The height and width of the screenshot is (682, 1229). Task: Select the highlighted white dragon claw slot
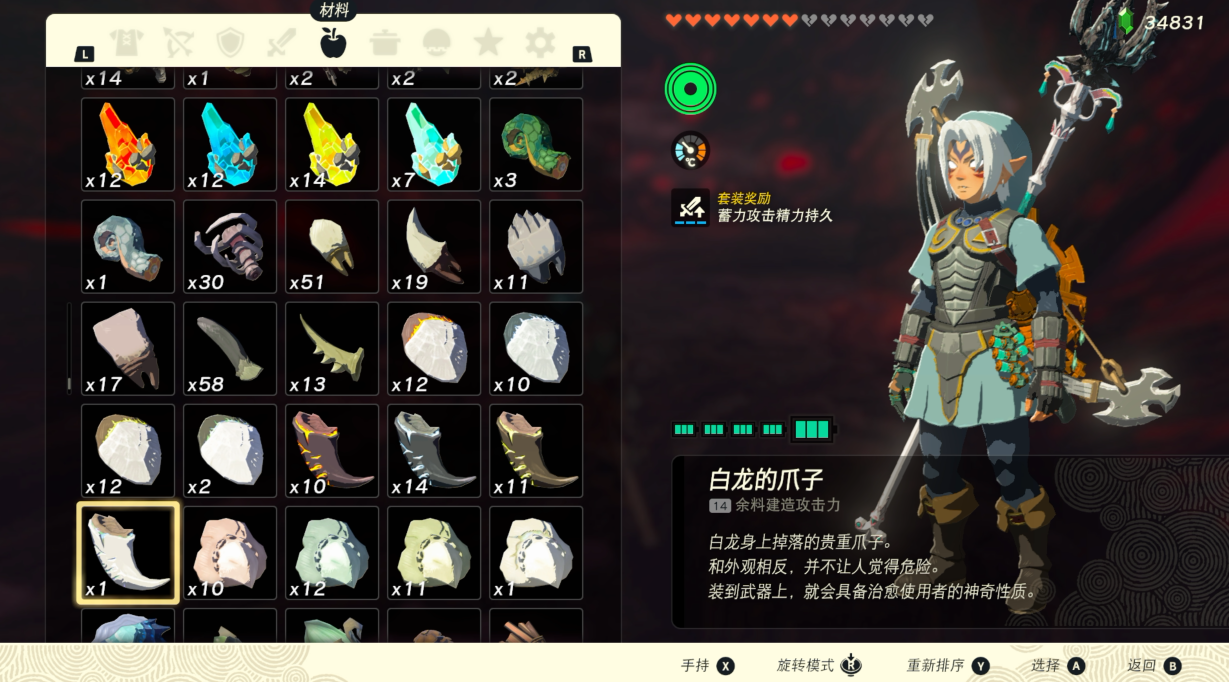[128, 553]
